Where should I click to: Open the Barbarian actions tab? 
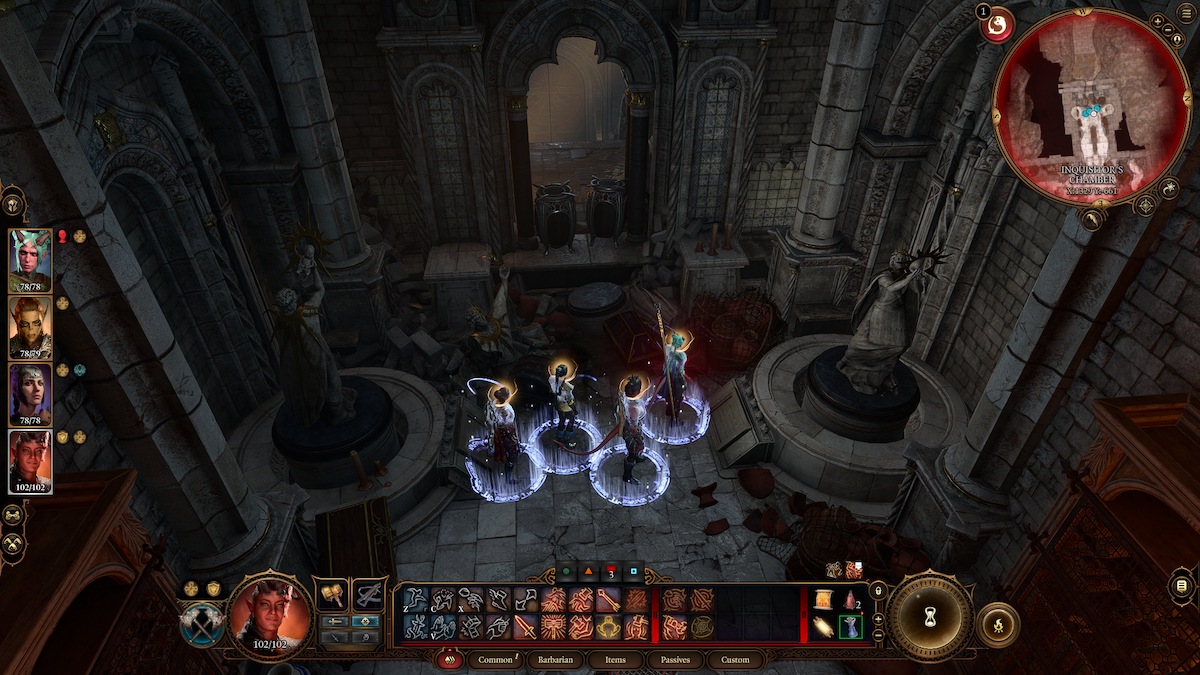553,660
